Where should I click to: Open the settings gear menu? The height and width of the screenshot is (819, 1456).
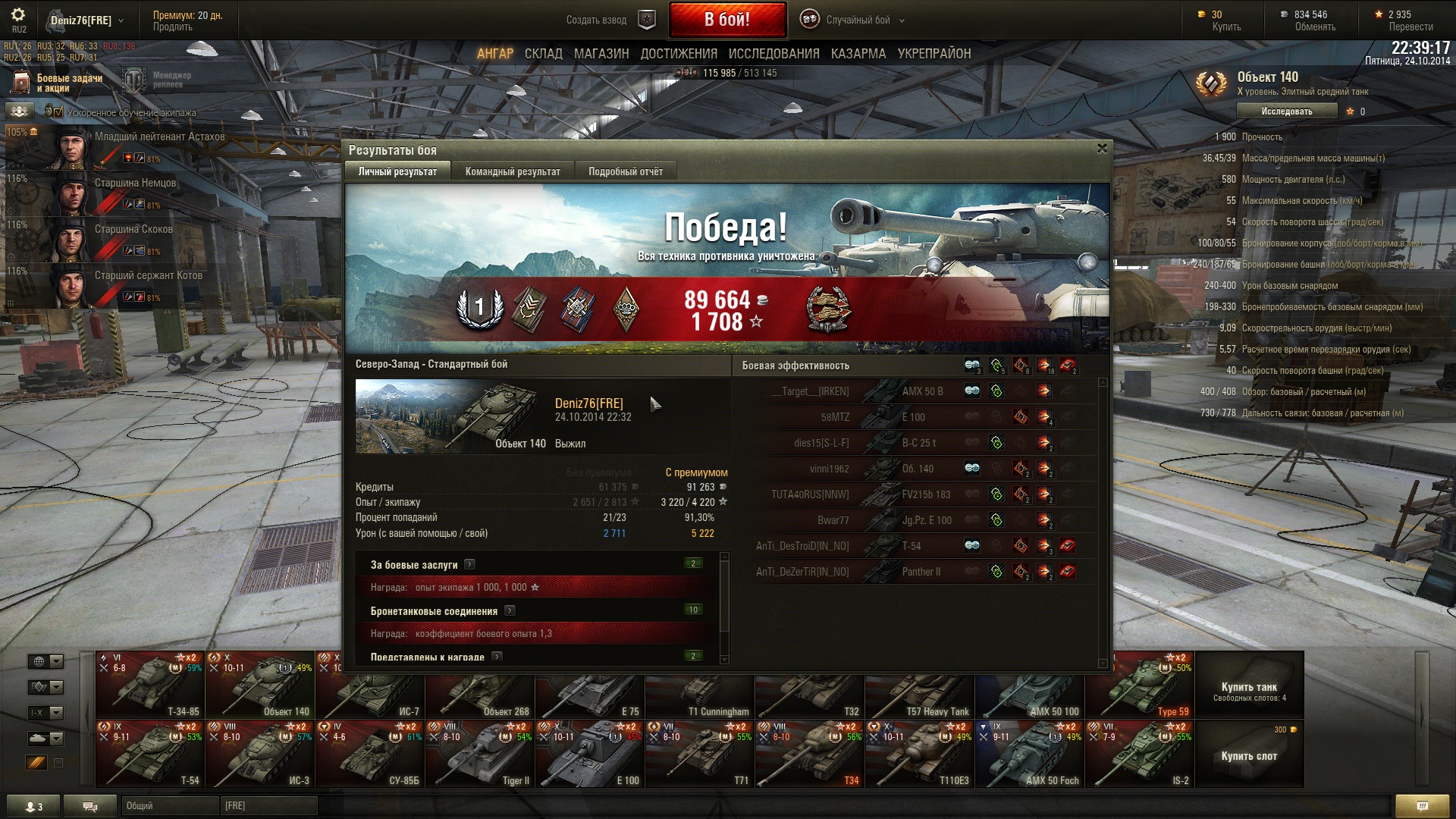(x=18, y=14)
